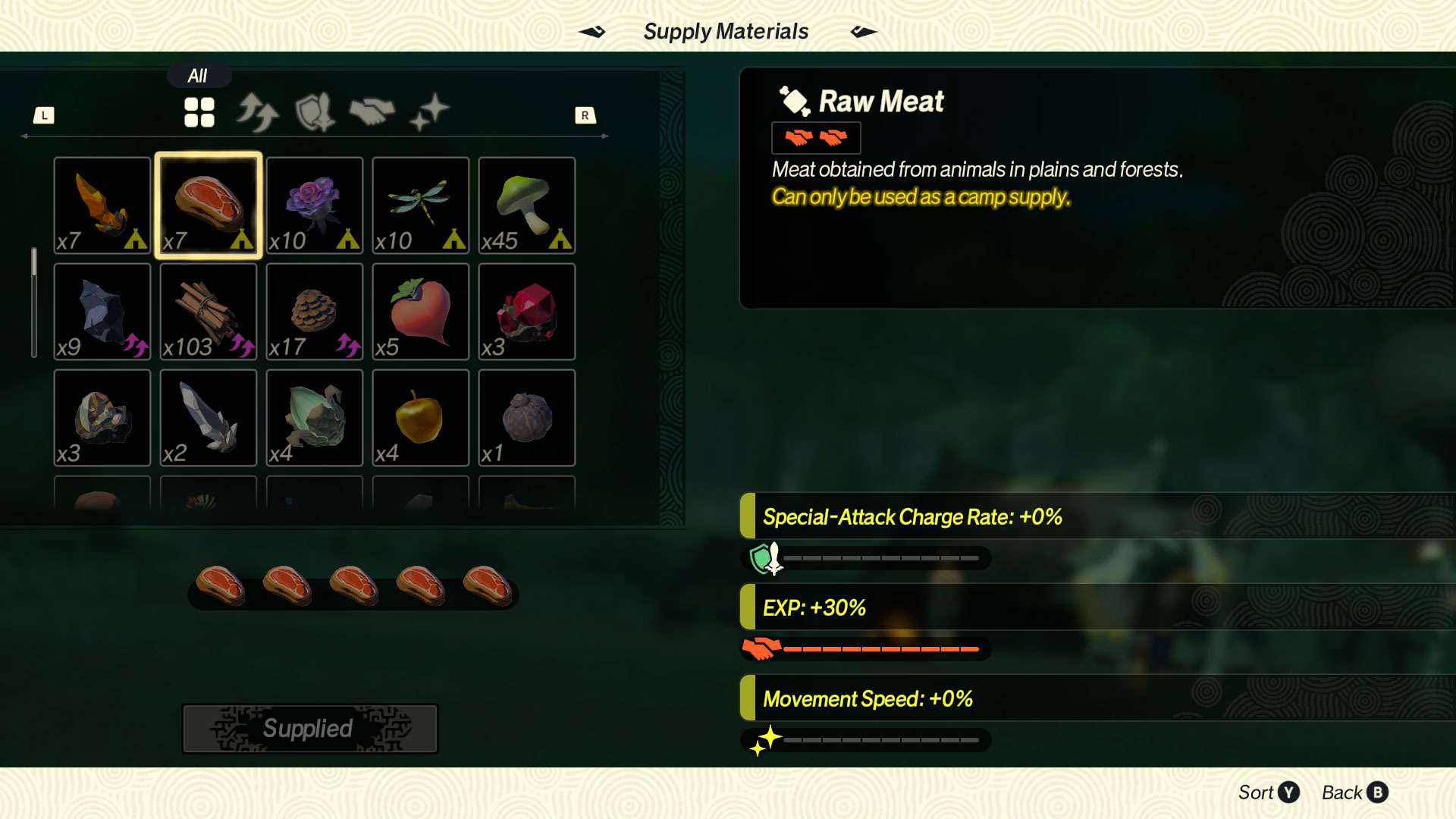Select the Raw Meat slot
Viewport: 1456px width, 819px height.
click(209, 206)
